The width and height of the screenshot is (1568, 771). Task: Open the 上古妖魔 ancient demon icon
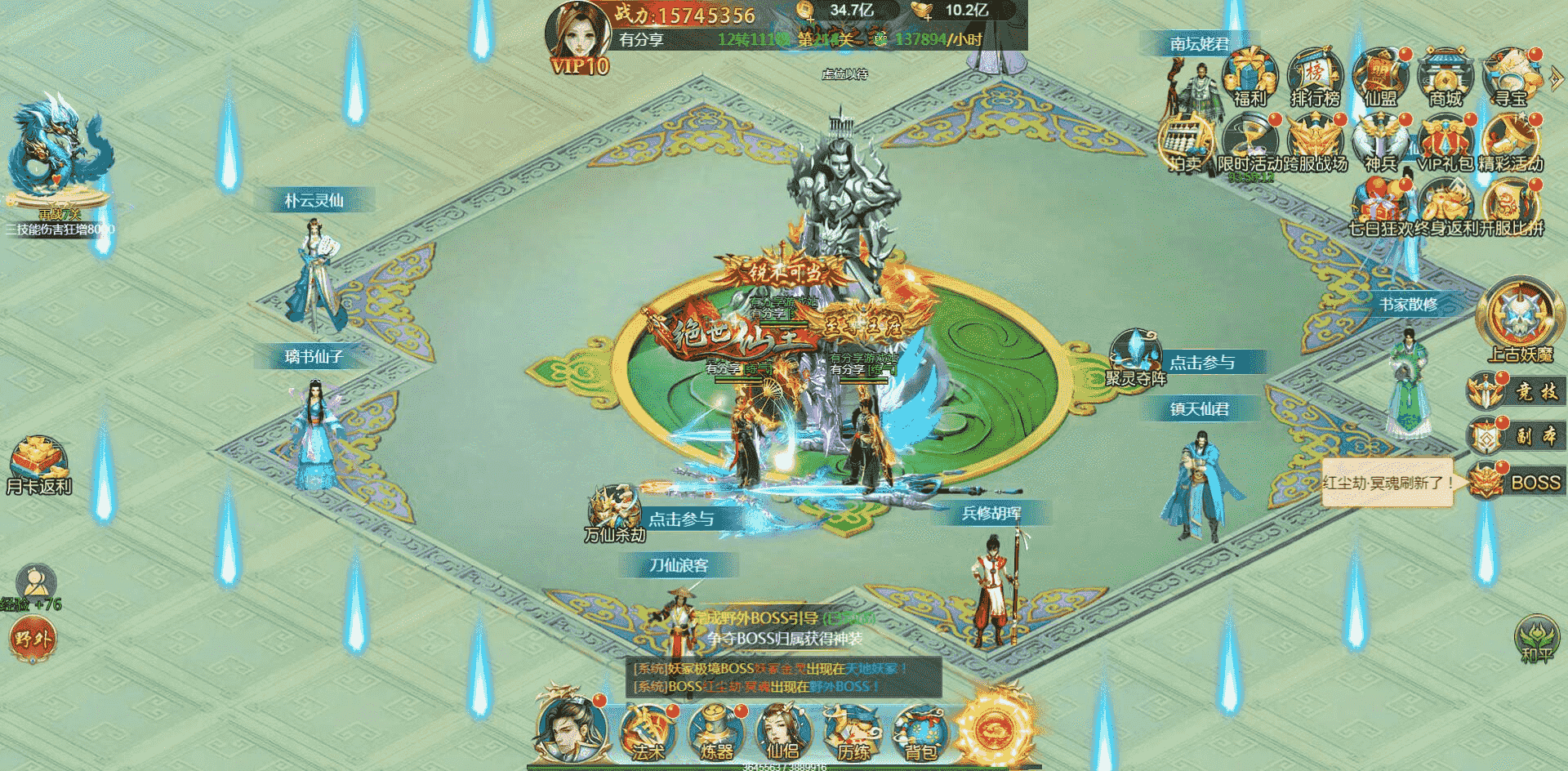pos(1520,320)
